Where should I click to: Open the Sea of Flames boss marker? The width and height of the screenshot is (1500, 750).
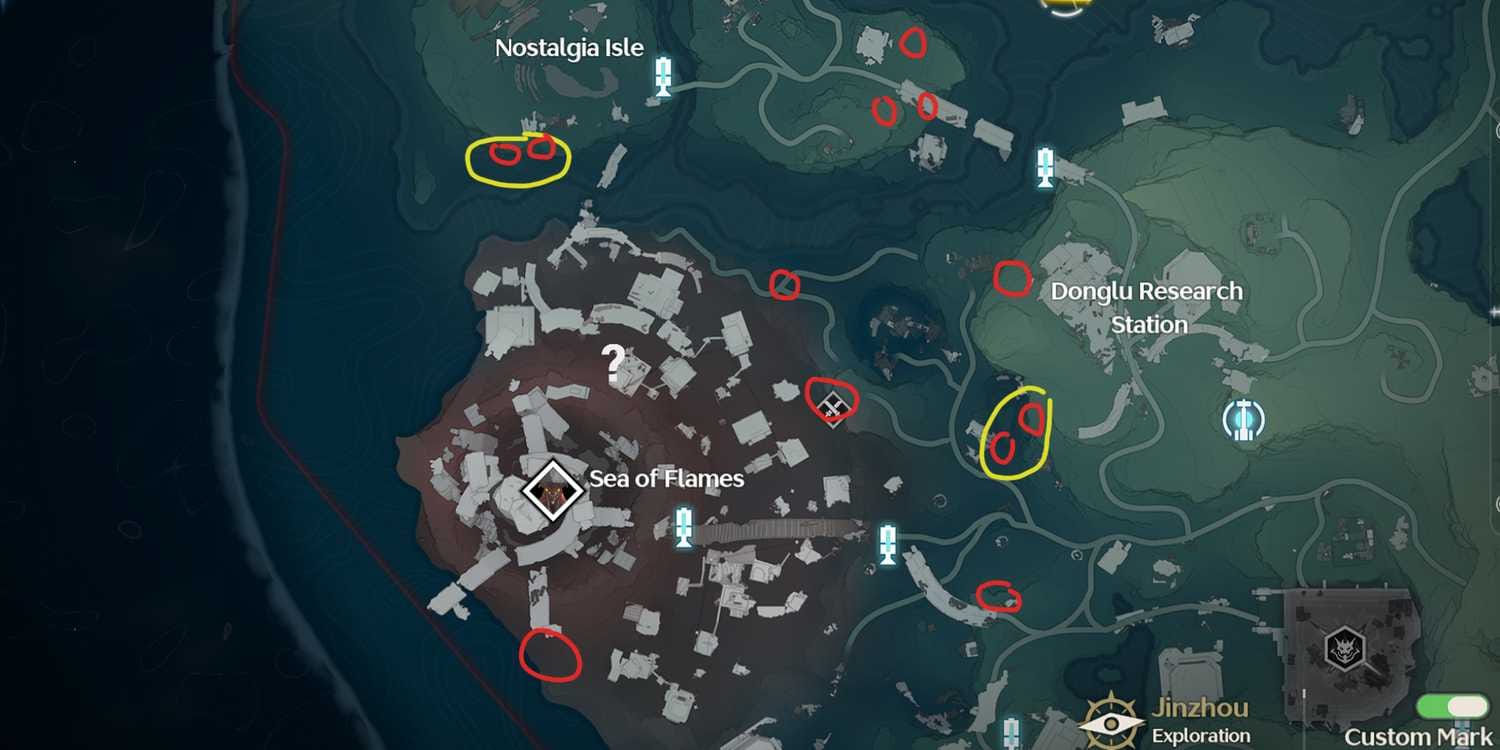click(551, 491)
